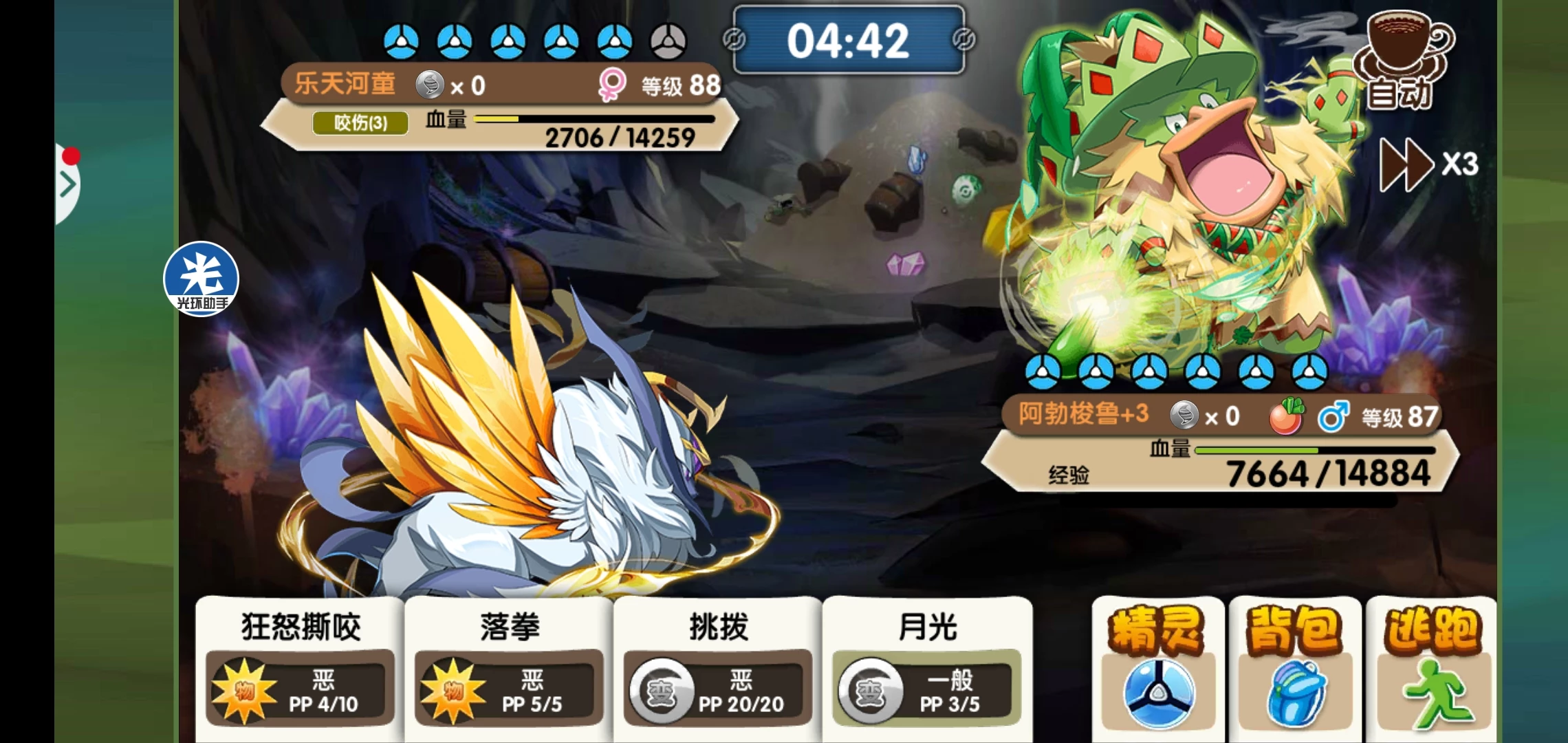Open the 光环助手 floating overlay
The height and width of the screenshot is (743, 1568).
tap(201, 279)
